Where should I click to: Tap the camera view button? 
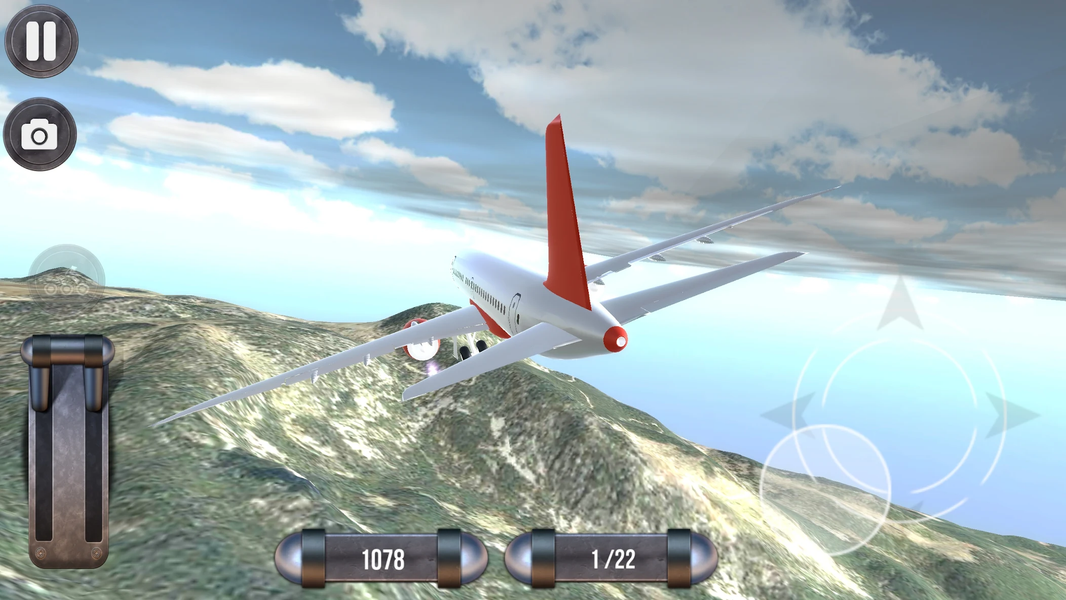point(40,135)
